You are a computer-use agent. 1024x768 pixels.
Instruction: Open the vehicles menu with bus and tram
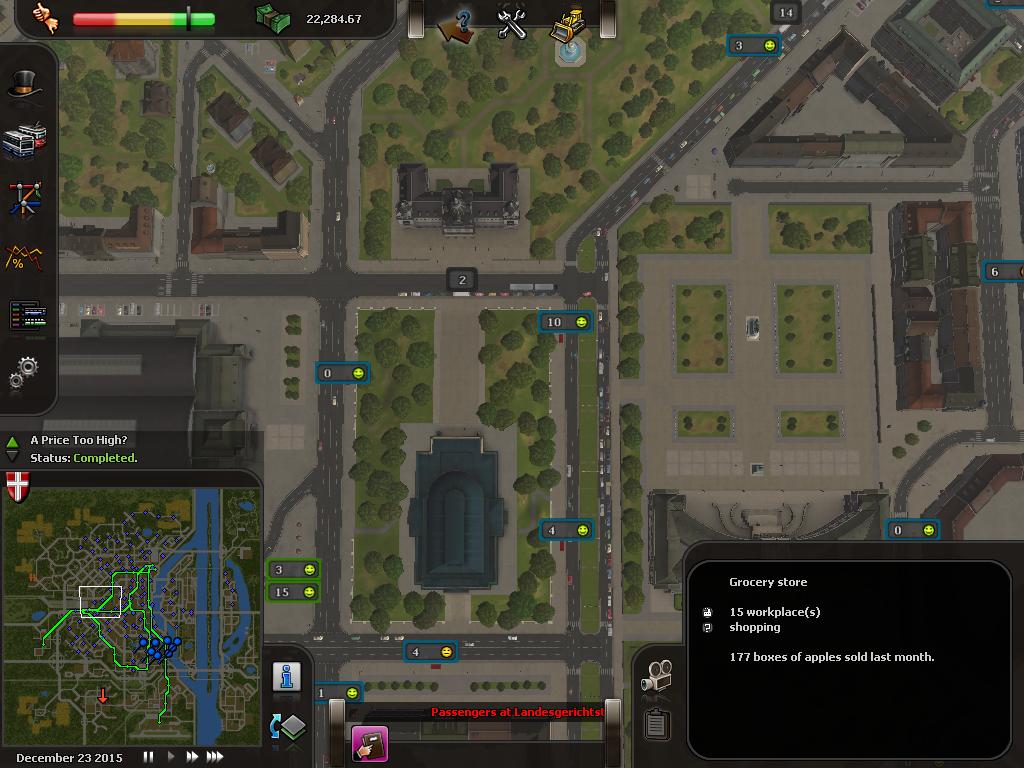[x=24, y=141]
